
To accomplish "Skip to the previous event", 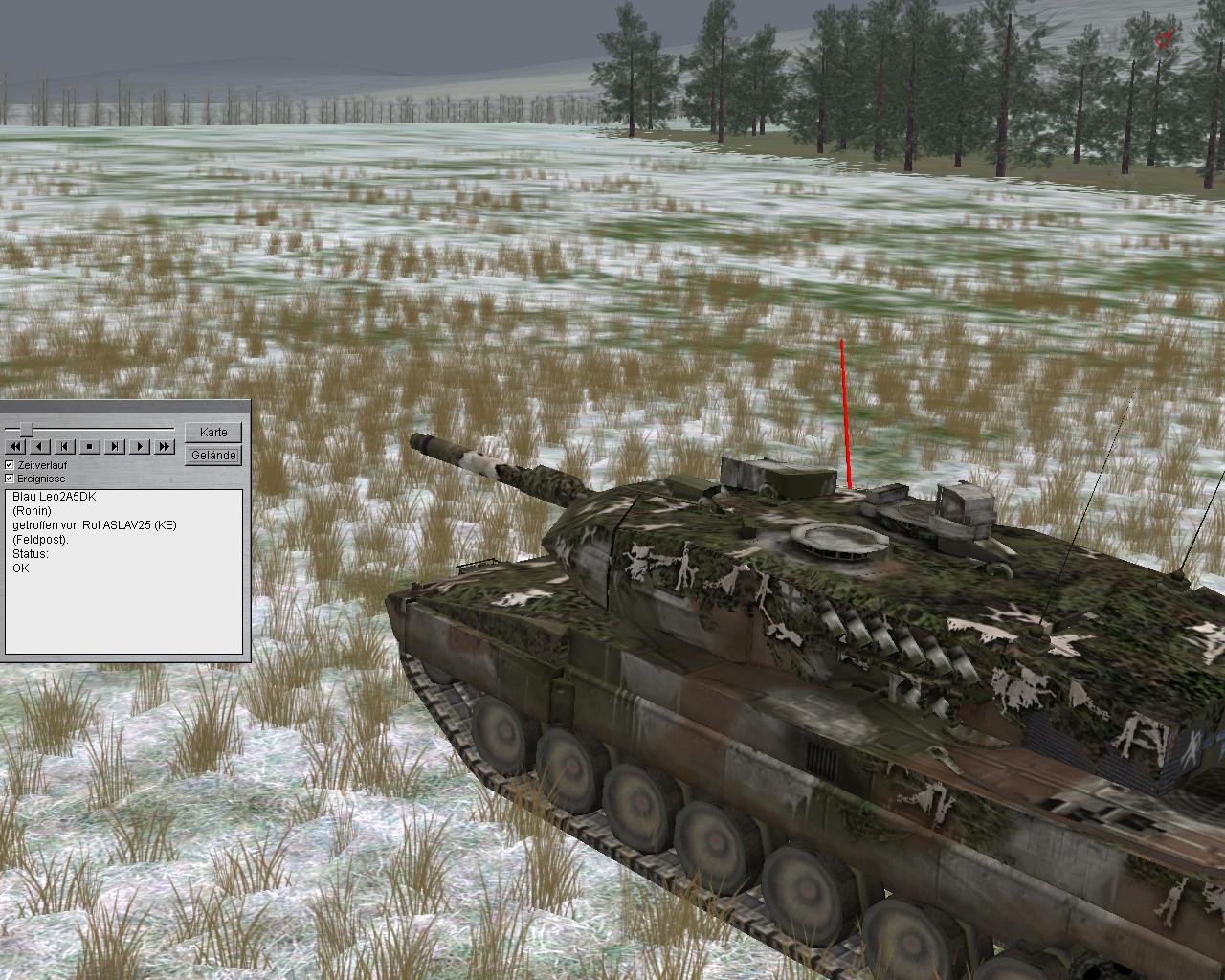I will [65, 447].
